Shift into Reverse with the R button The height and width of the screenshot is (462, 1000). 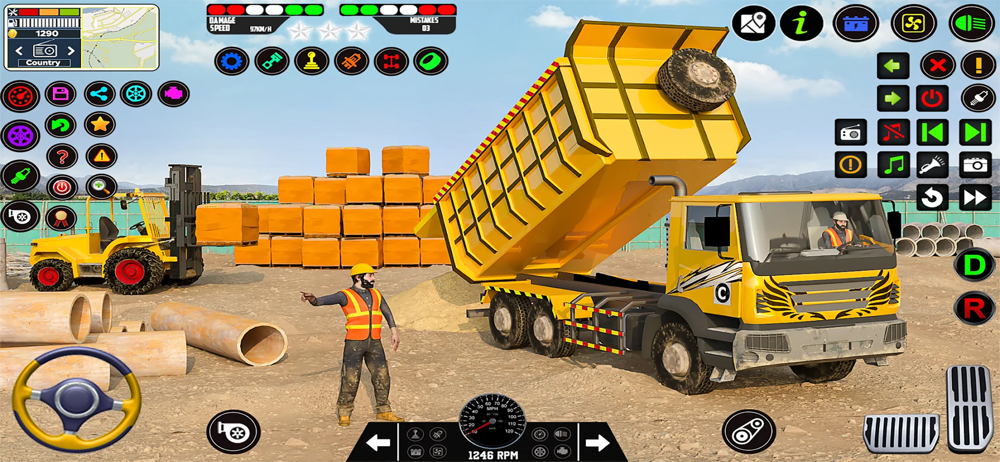(x=973, y=308)
